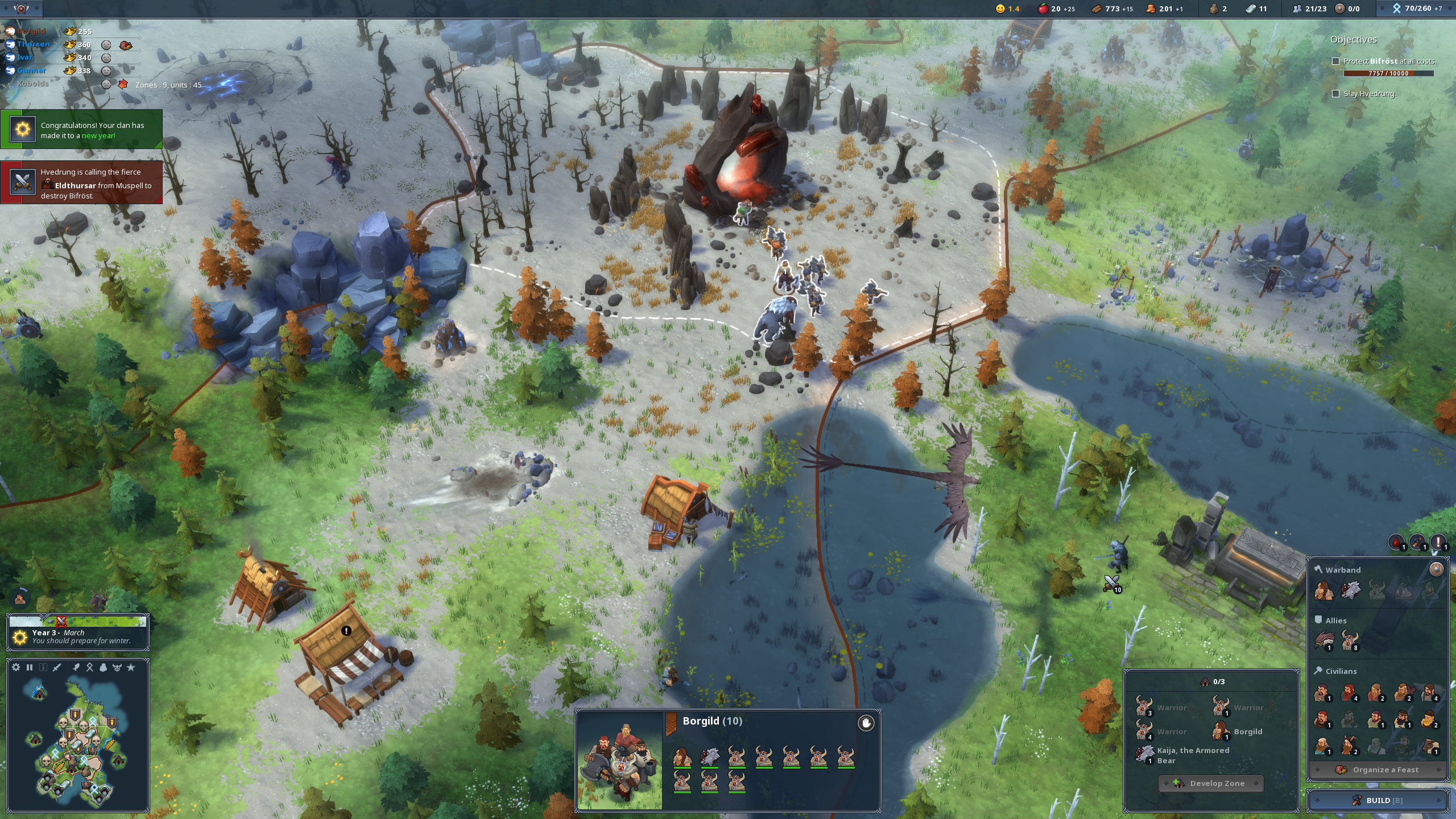Click the trade arrows icon next to Kobolds

tap(123, 84)
